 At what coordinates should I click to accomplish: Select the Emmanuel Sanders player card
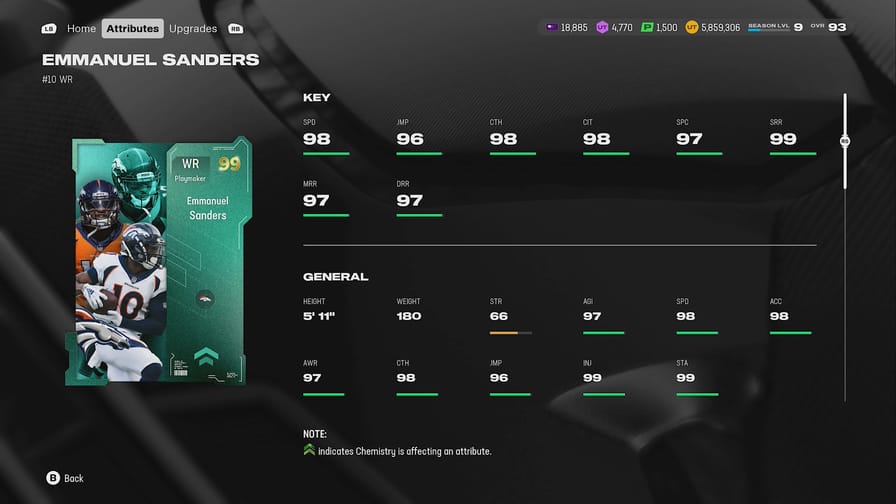tap(162, 262)
